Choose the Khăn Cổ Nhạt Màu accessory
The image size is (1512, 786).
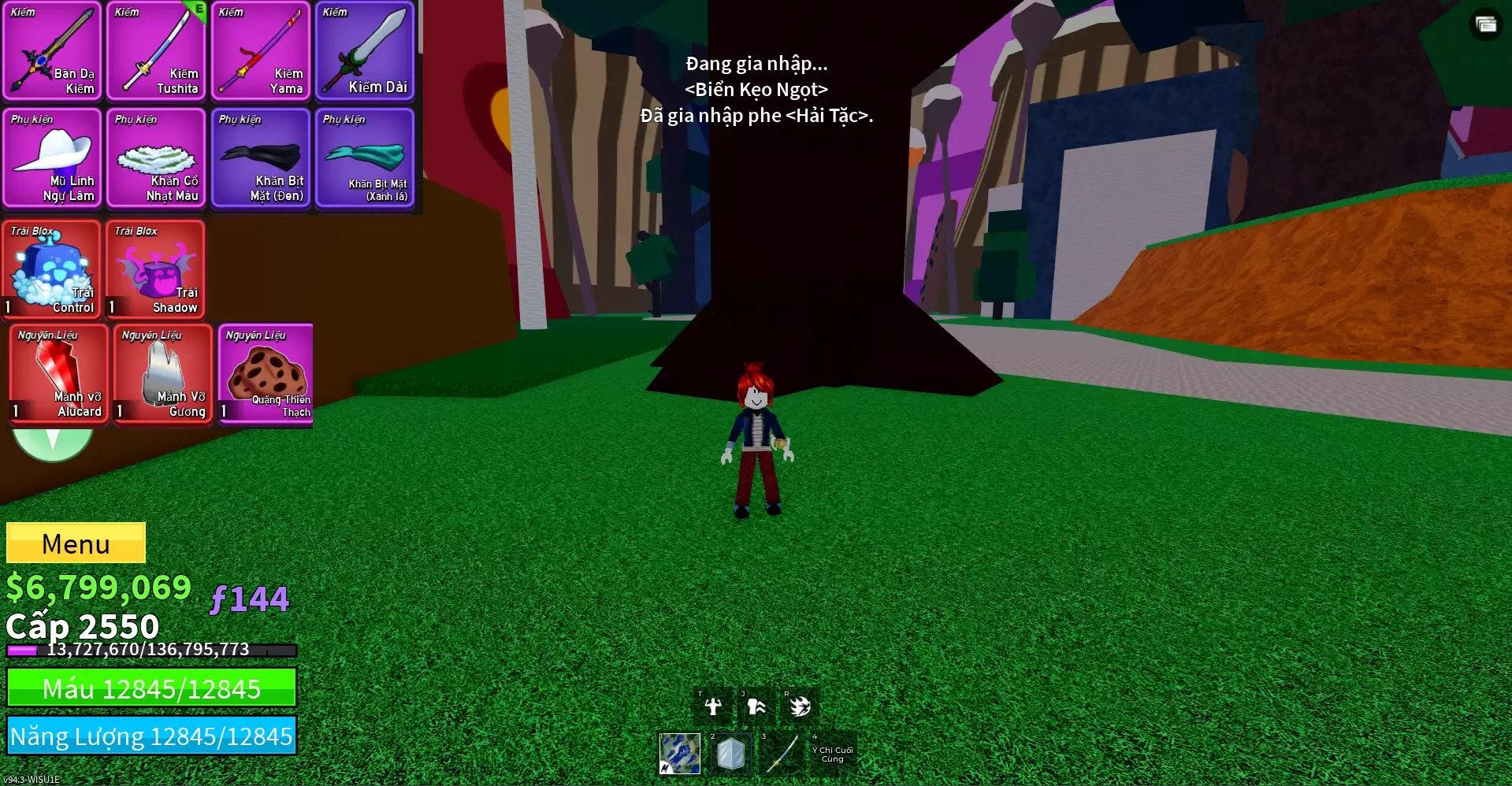click(x=156, y=158)
